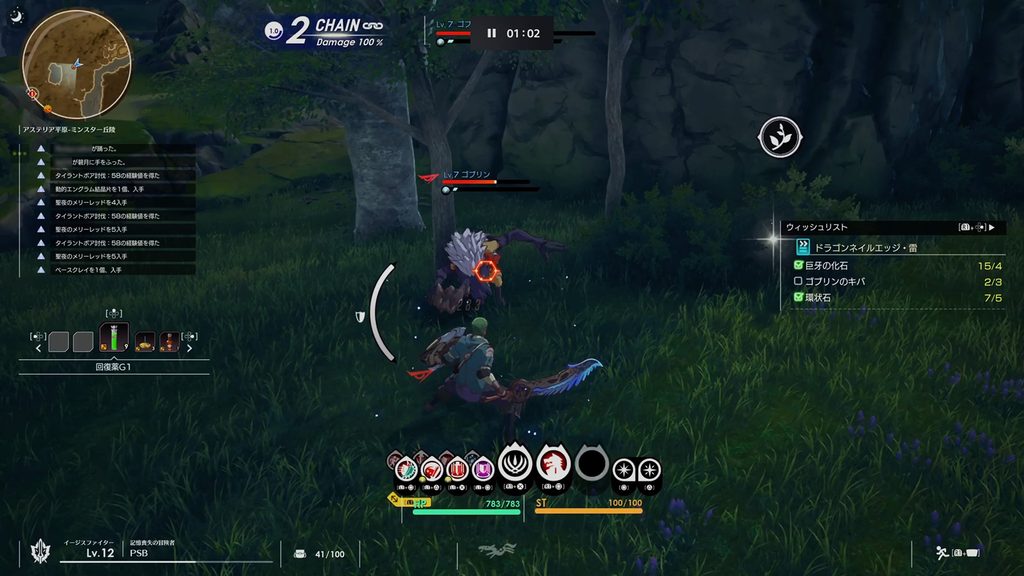Image resolution: width=1024 pixels, height=576 pixels.
Task: Select the green 回復薬G1 potion slot
Action: tap(115, 336)
